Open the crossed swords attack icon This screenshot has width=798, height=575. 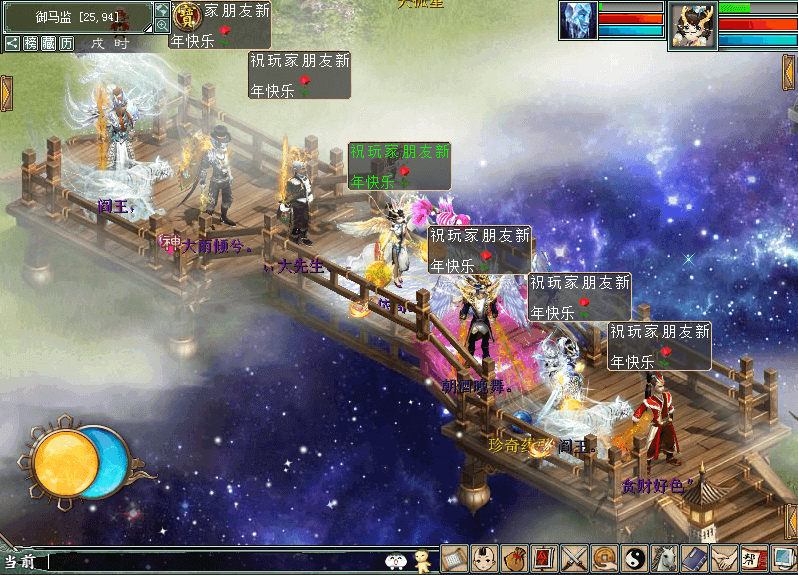coord(574,559)
